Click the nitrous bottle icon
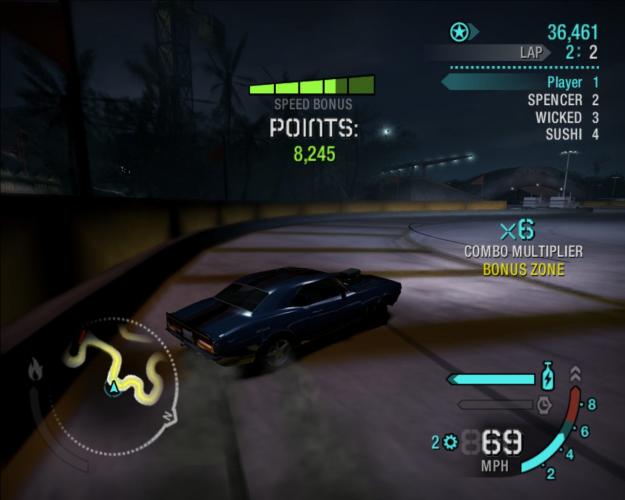 tap(547, 378)
